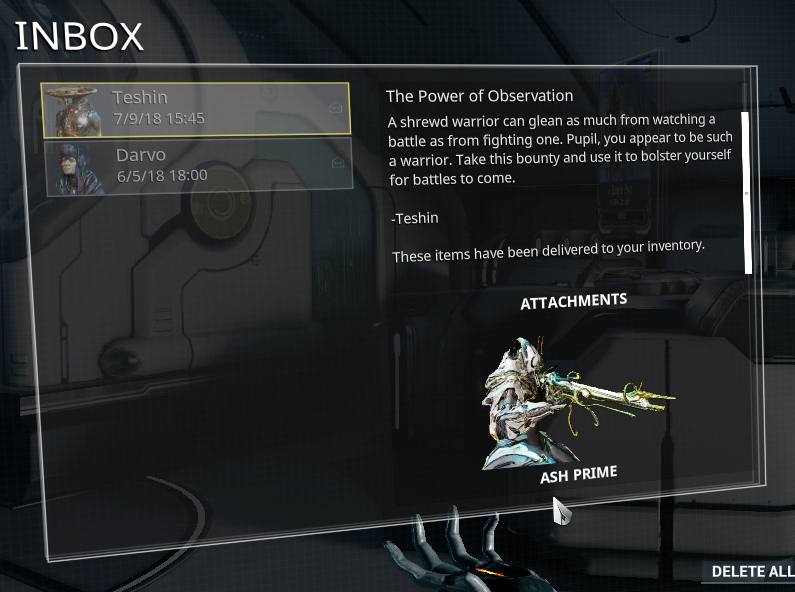795x592 pixels.
Task: Select the Ash Prime attachment
Action: (x=577, y=410)
